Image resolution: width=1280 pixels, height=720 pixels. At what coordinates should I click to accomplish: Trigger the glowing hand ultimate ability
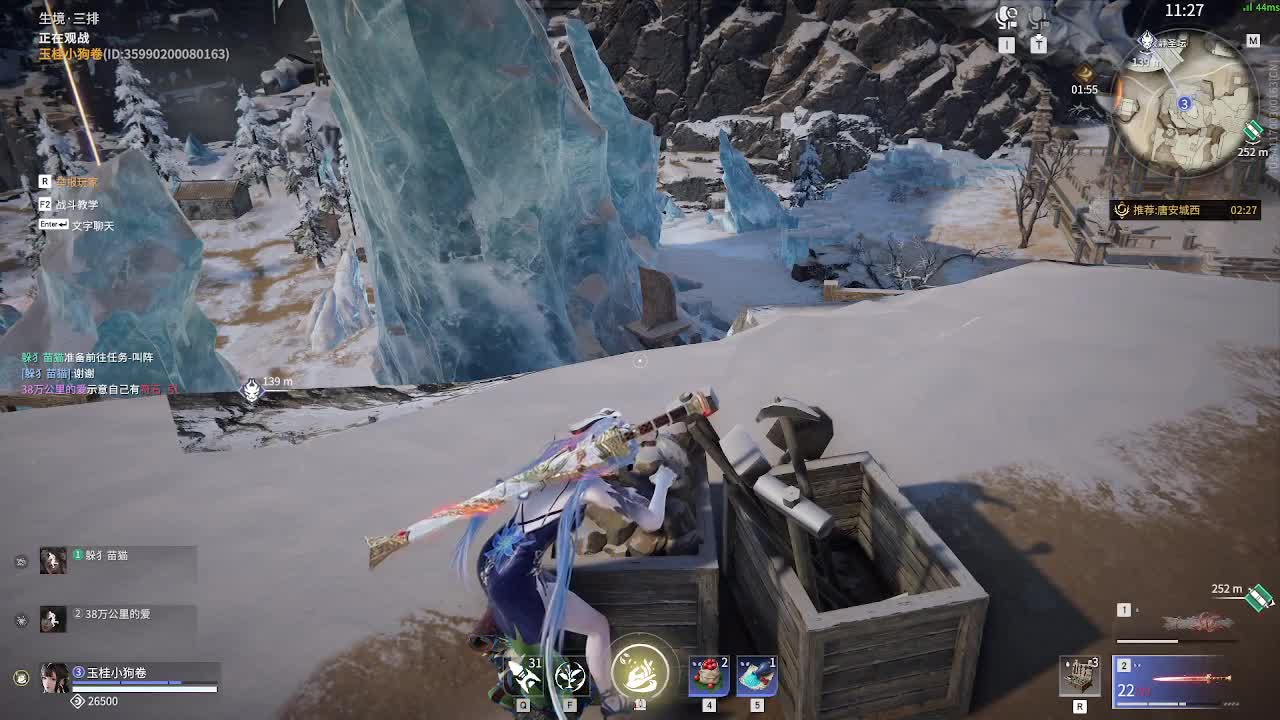coord(640,669)
